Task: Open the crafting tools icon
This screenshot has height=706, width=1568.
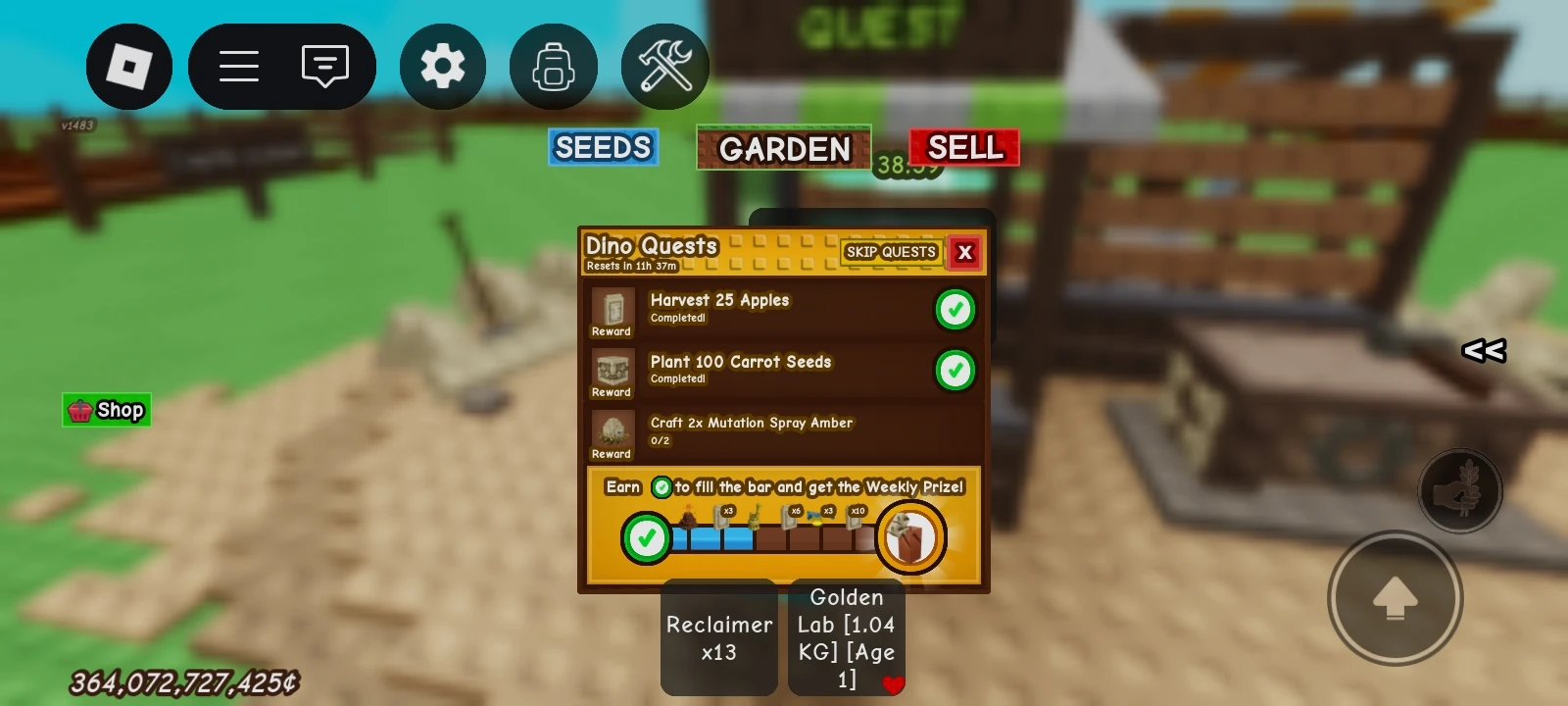Action: [x=664, y=66]
